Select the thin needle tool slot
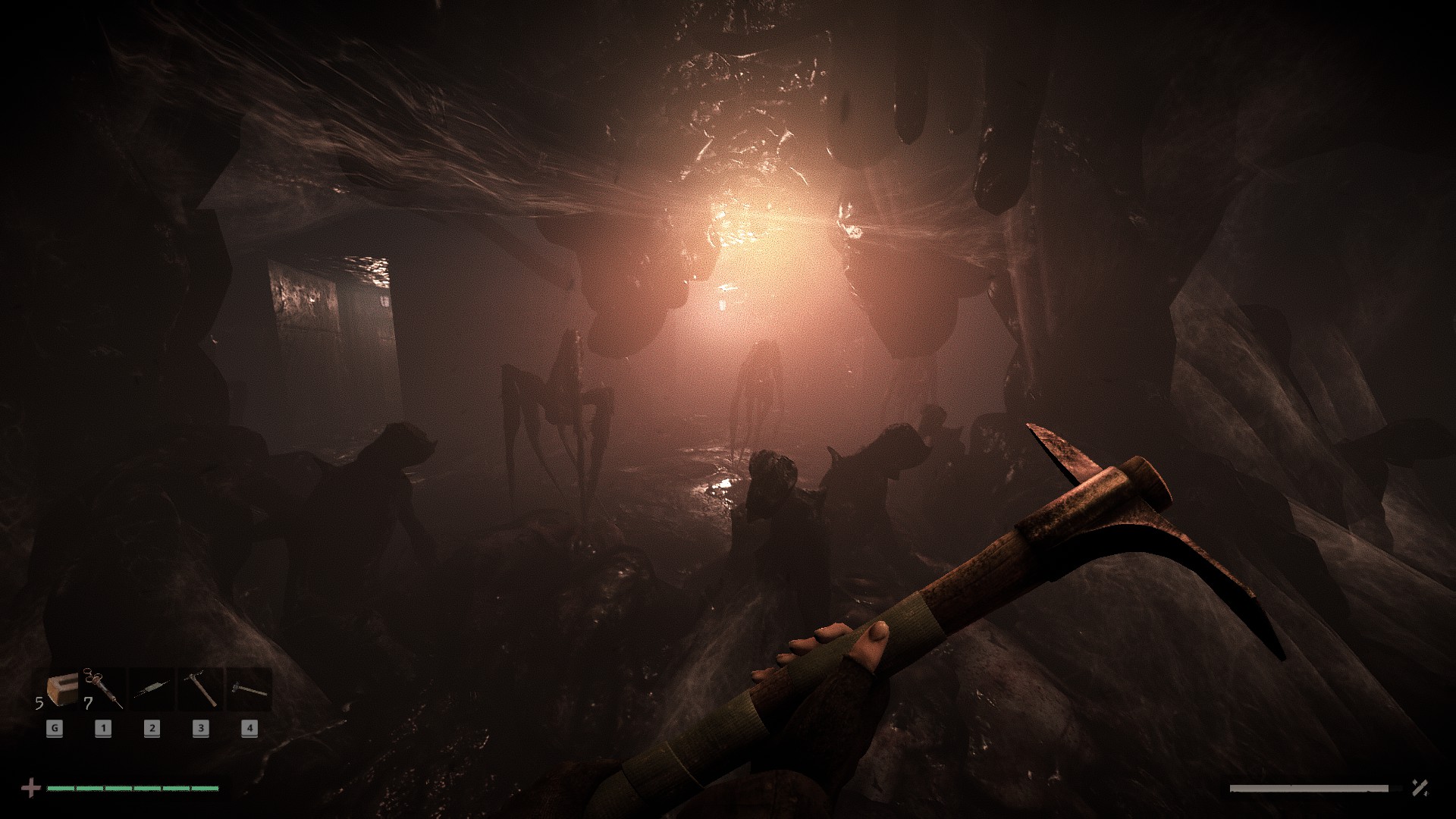Screen dimensions: 1456x819 tap(152, 689)
